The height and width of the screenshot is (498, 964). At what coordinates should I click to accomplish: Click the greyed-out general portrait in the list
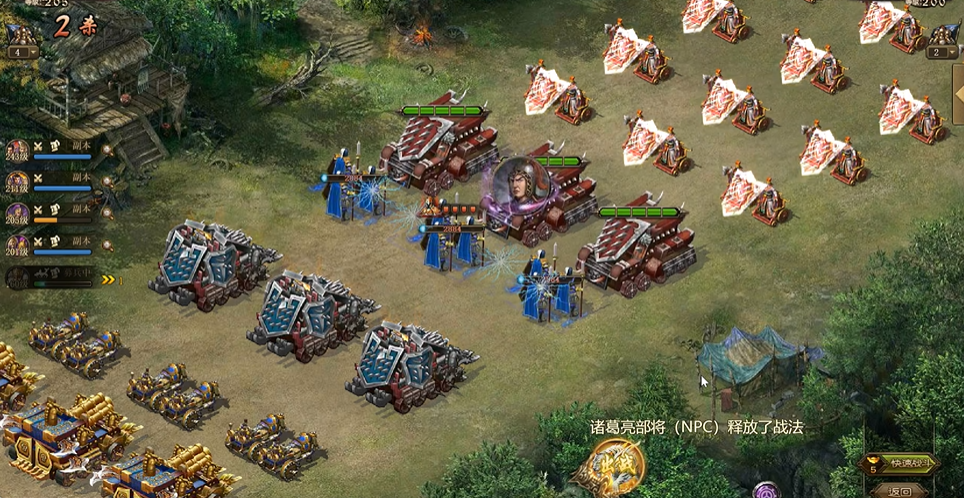17,278
